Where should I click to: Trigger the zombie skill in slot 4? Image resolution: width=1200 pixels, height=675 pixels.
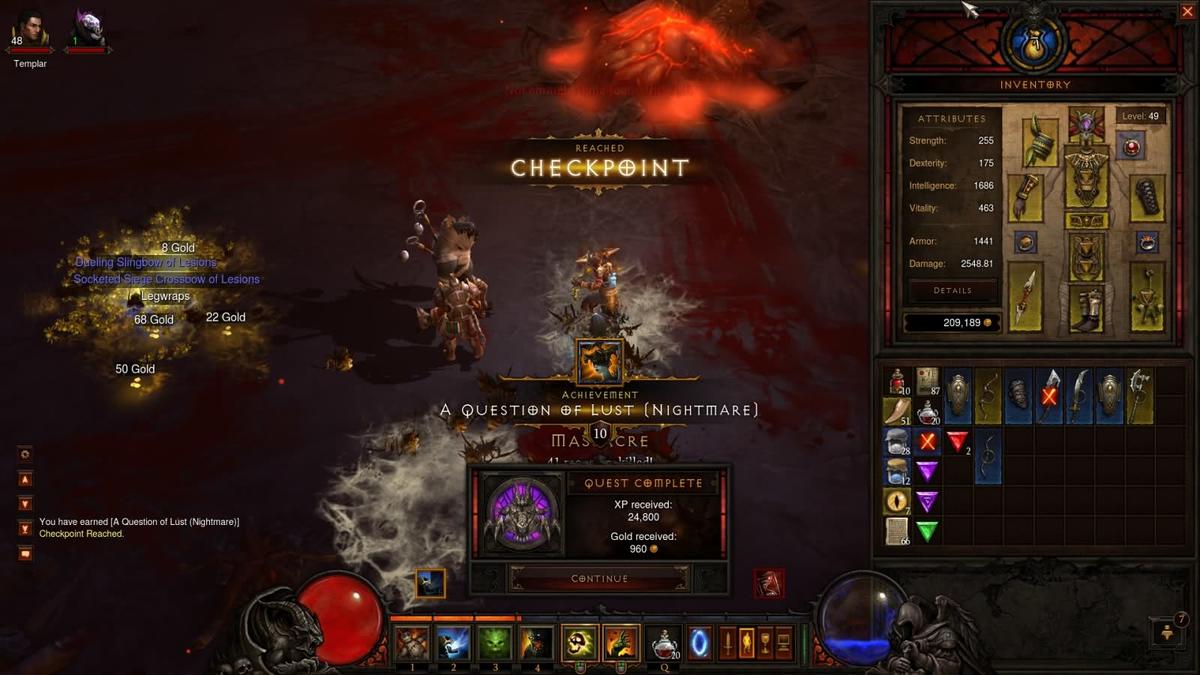[536, 643]
